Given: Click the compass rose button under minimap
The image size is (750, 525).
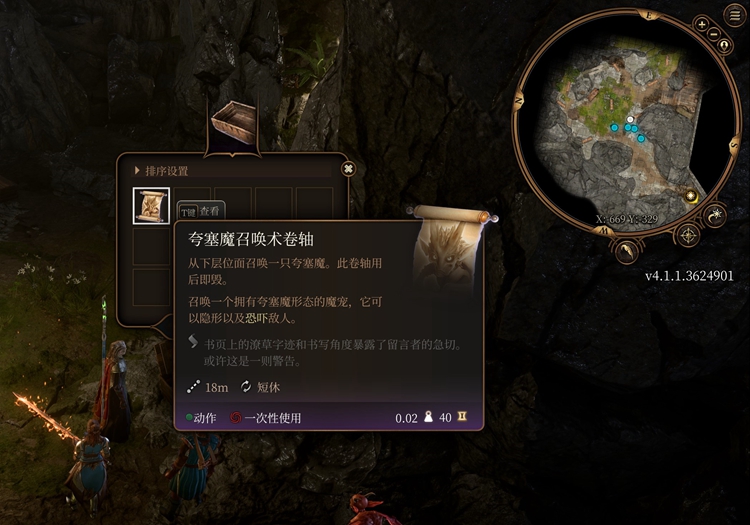Looking at the screenshot, I should (688, 236).
